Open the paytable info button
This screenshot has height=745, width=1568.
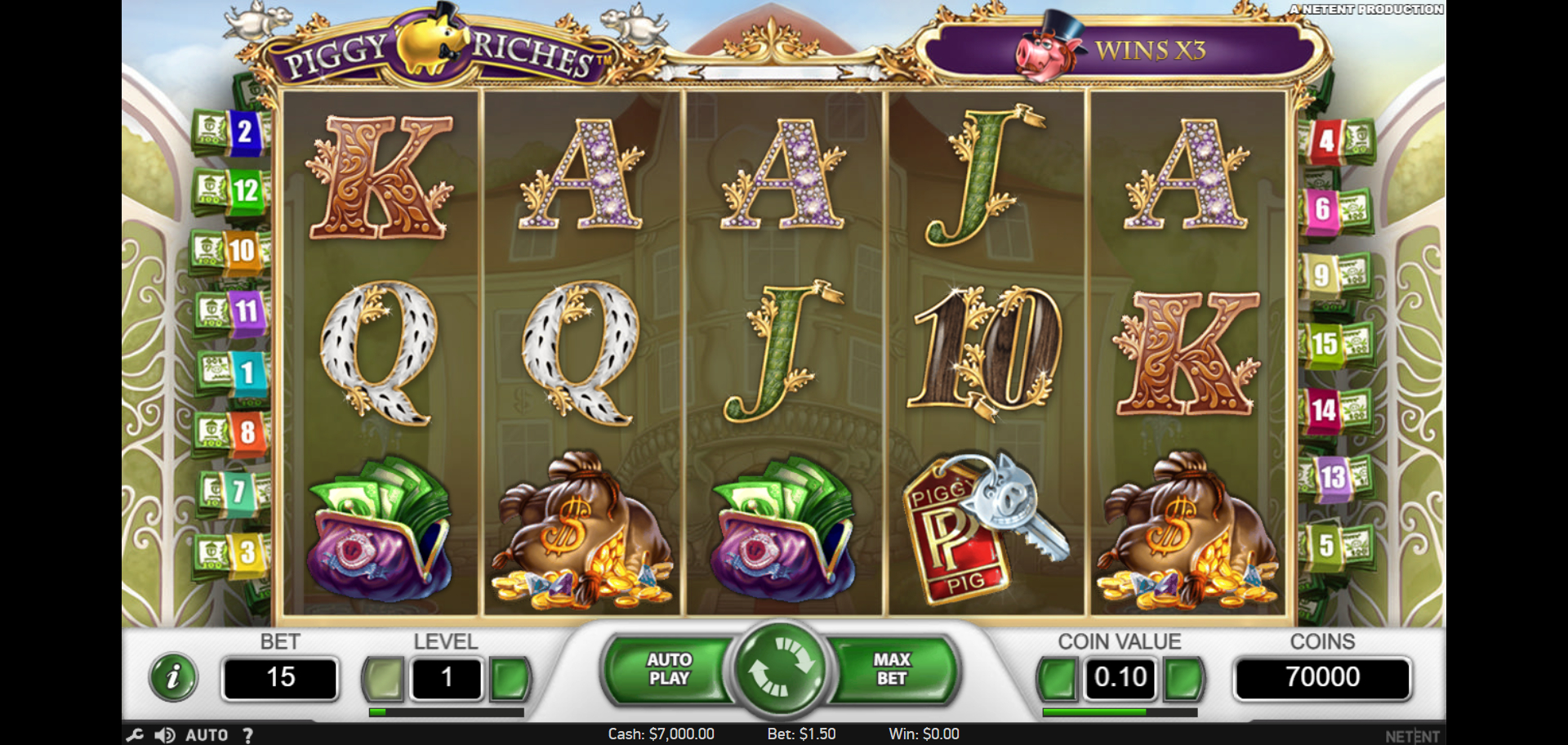pyautogui.click(x=173, y=677)
